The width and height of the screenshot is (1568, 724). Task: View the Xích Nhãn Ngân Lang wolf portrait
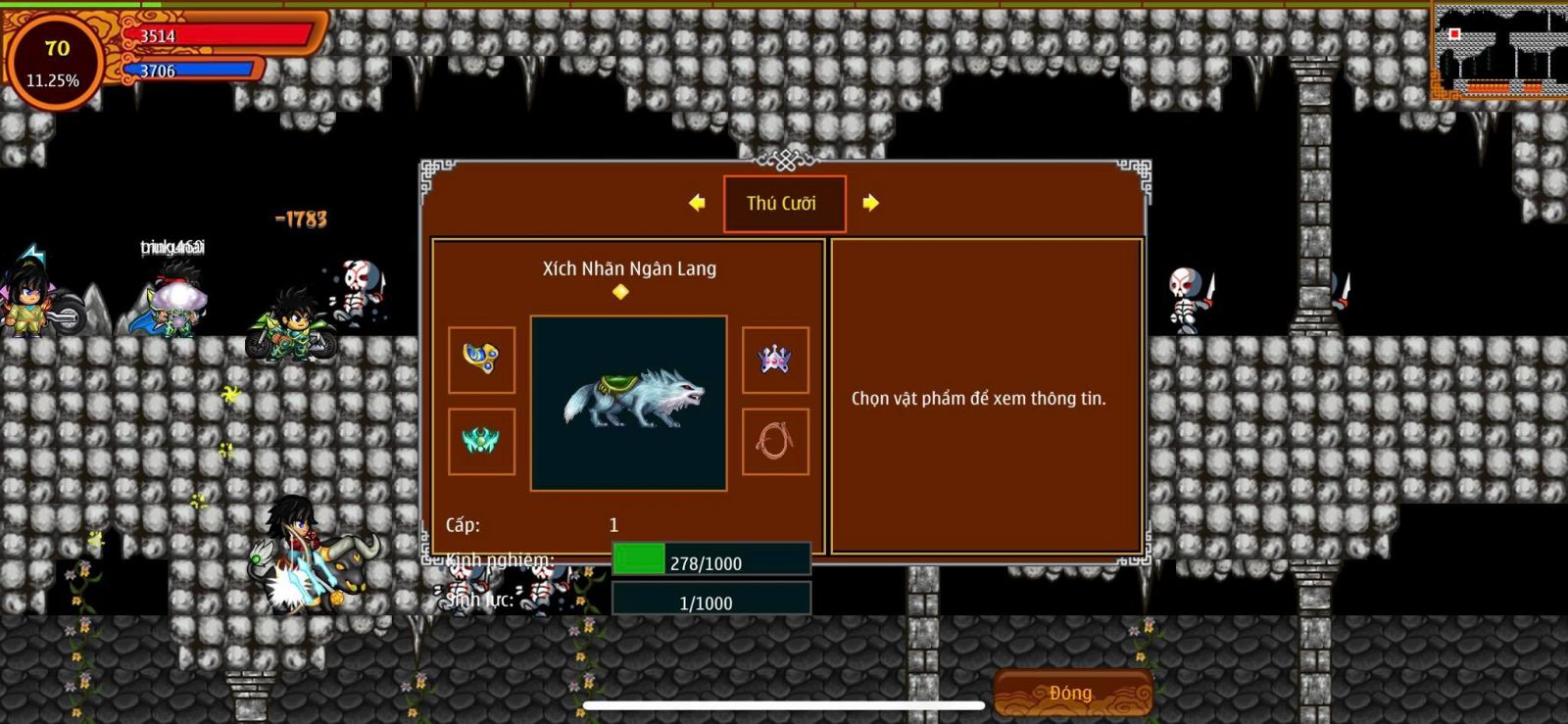(628, 403)
